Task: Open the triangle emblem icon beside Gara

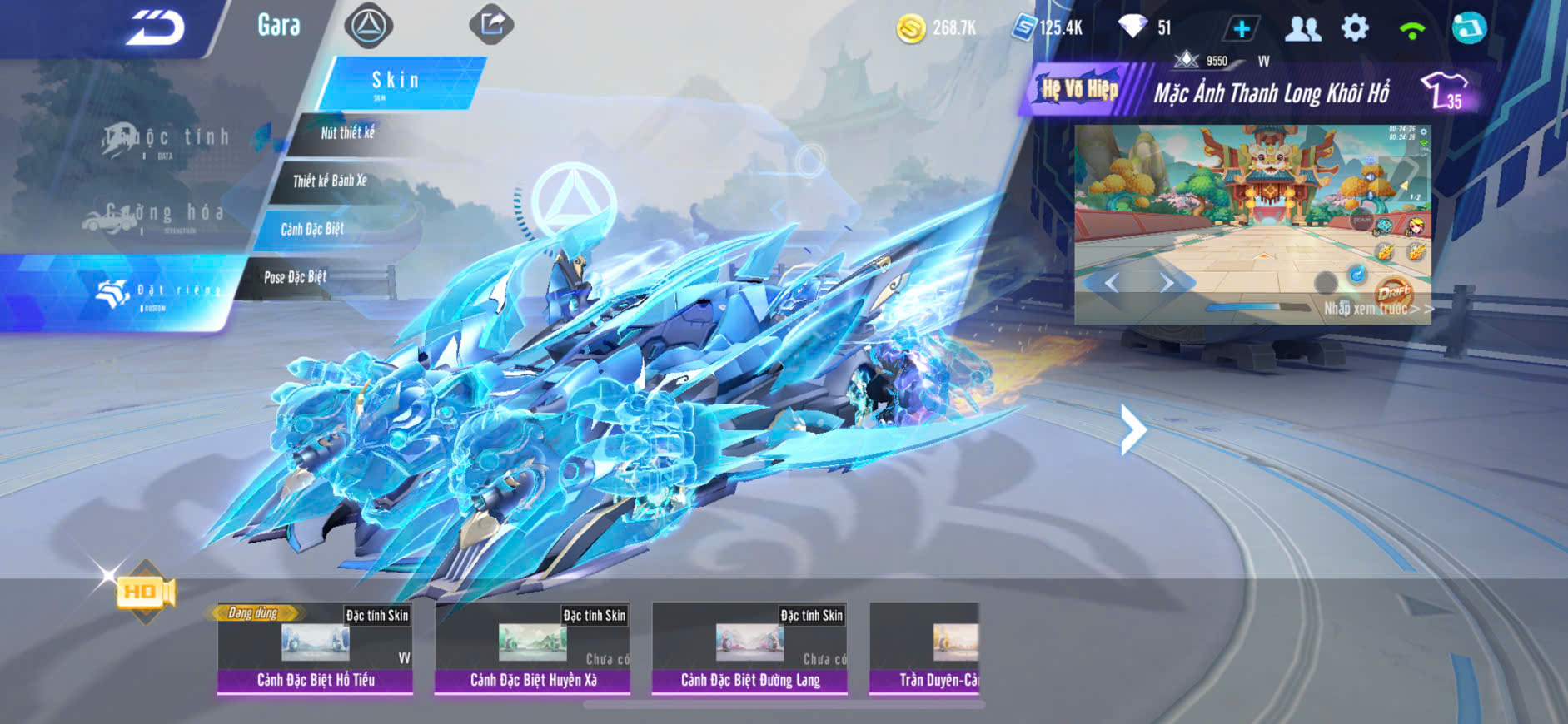Action: (x=369, y=26)
